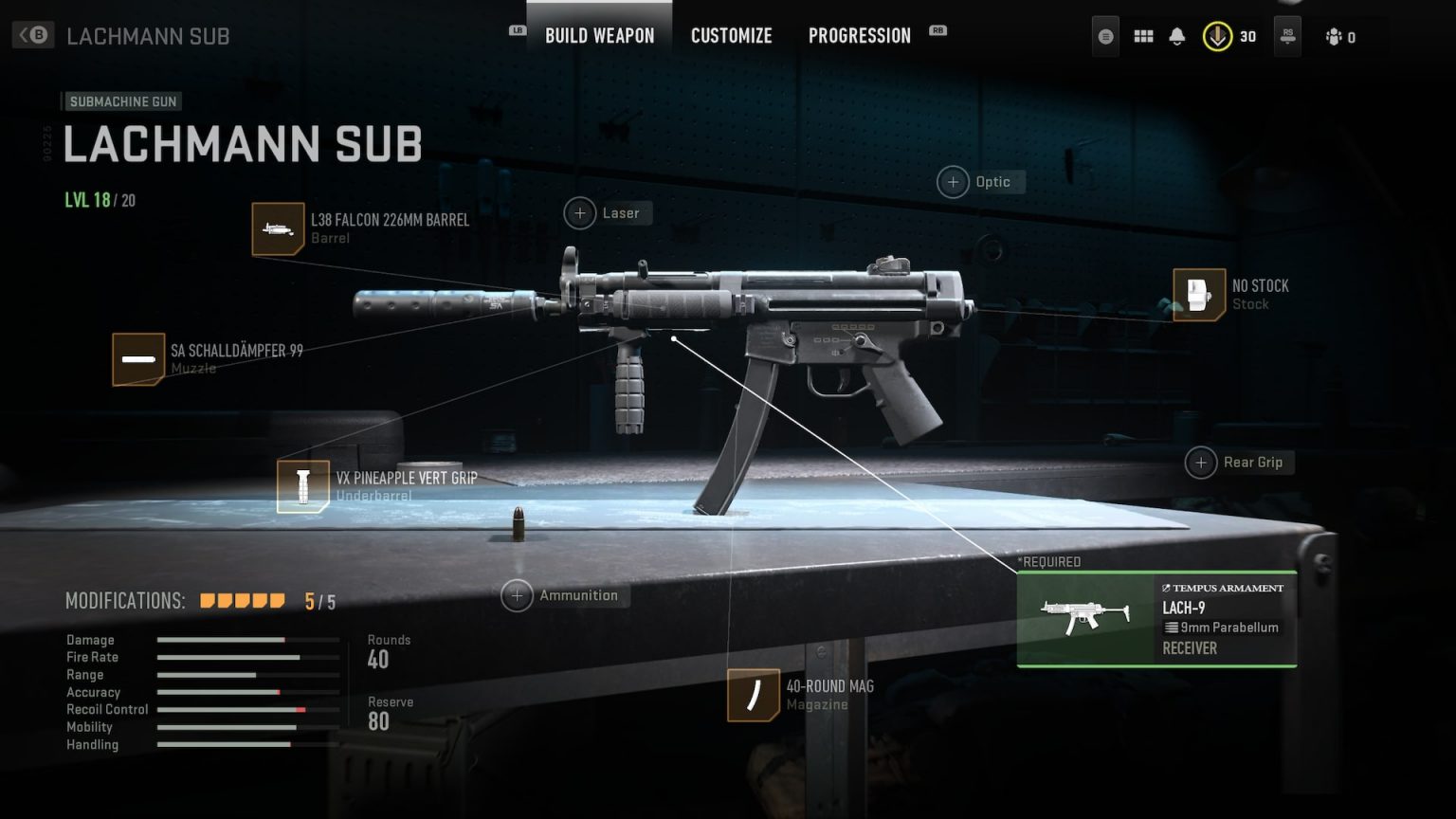Click the LACH-9 receiver card

tap(1156, 617)
